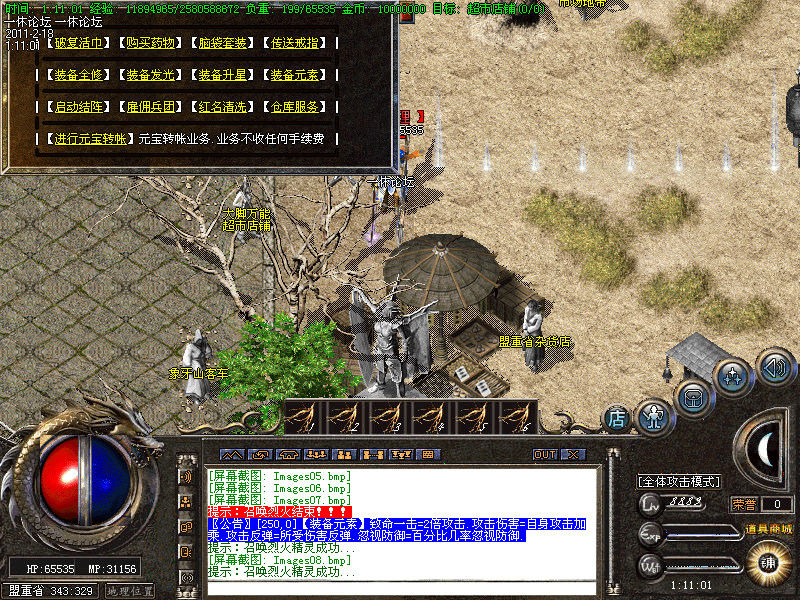This screenshot has width=800, height=600.
Task: Select 红名清洗 to clear red name
Action: pyautogui.click(x=225, y=107)
